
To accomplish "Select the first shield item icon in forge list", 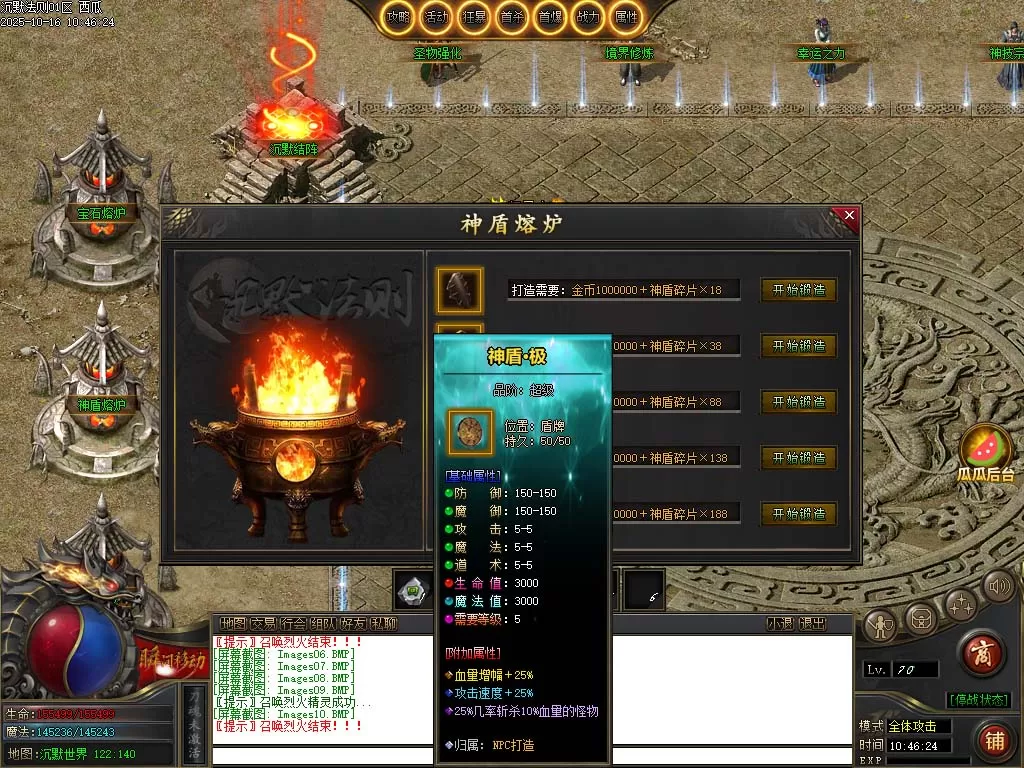I will tap(459, 290).
